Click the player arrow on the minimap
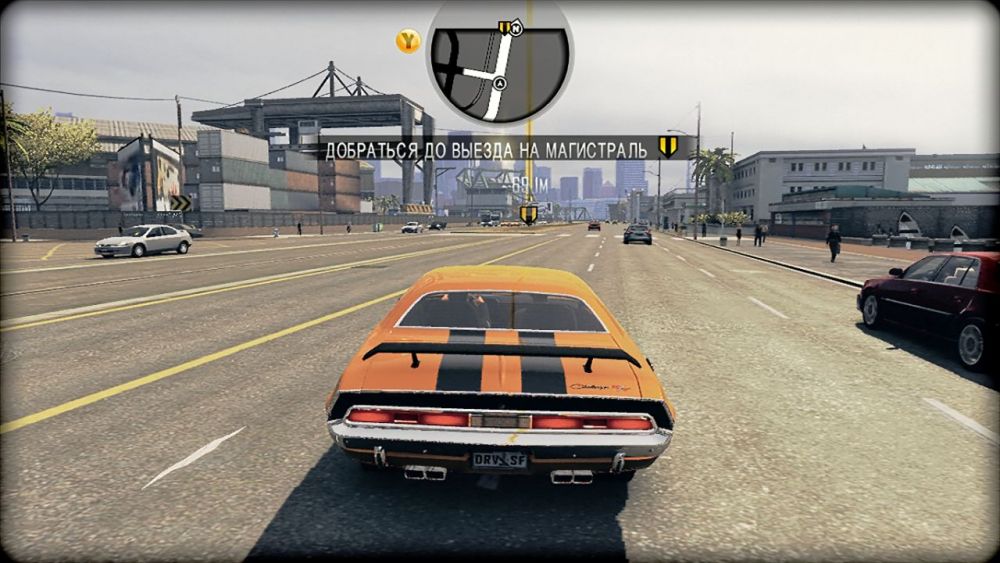Image resolution: width=1000 pixels, height=563 pixels. pos(499,83)
